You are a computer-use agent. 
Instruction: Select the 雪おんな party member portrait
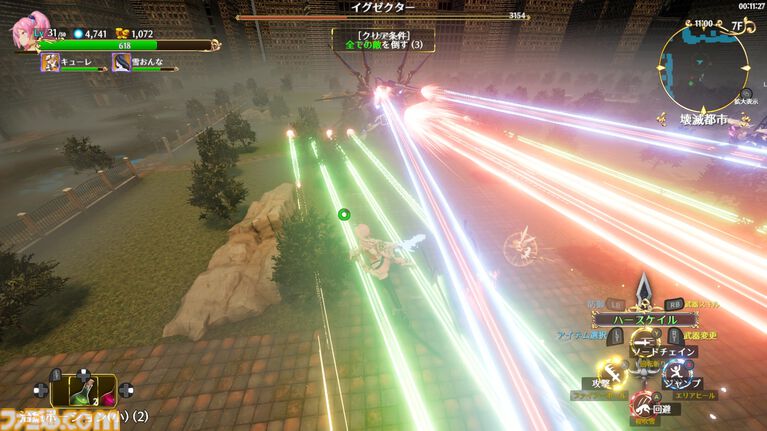(x=120, y=62)
